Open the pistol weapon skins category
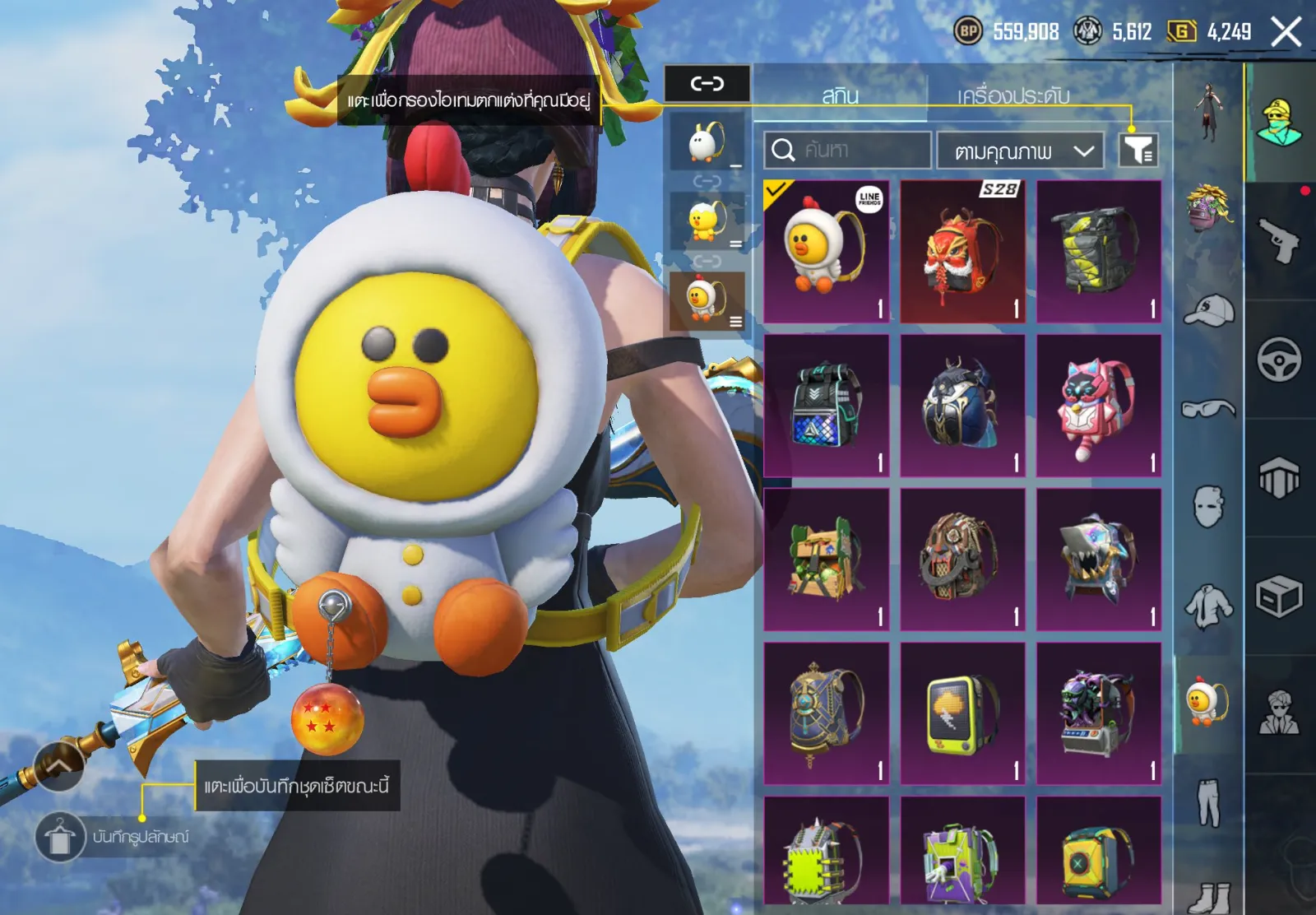 click(1279, 240)
